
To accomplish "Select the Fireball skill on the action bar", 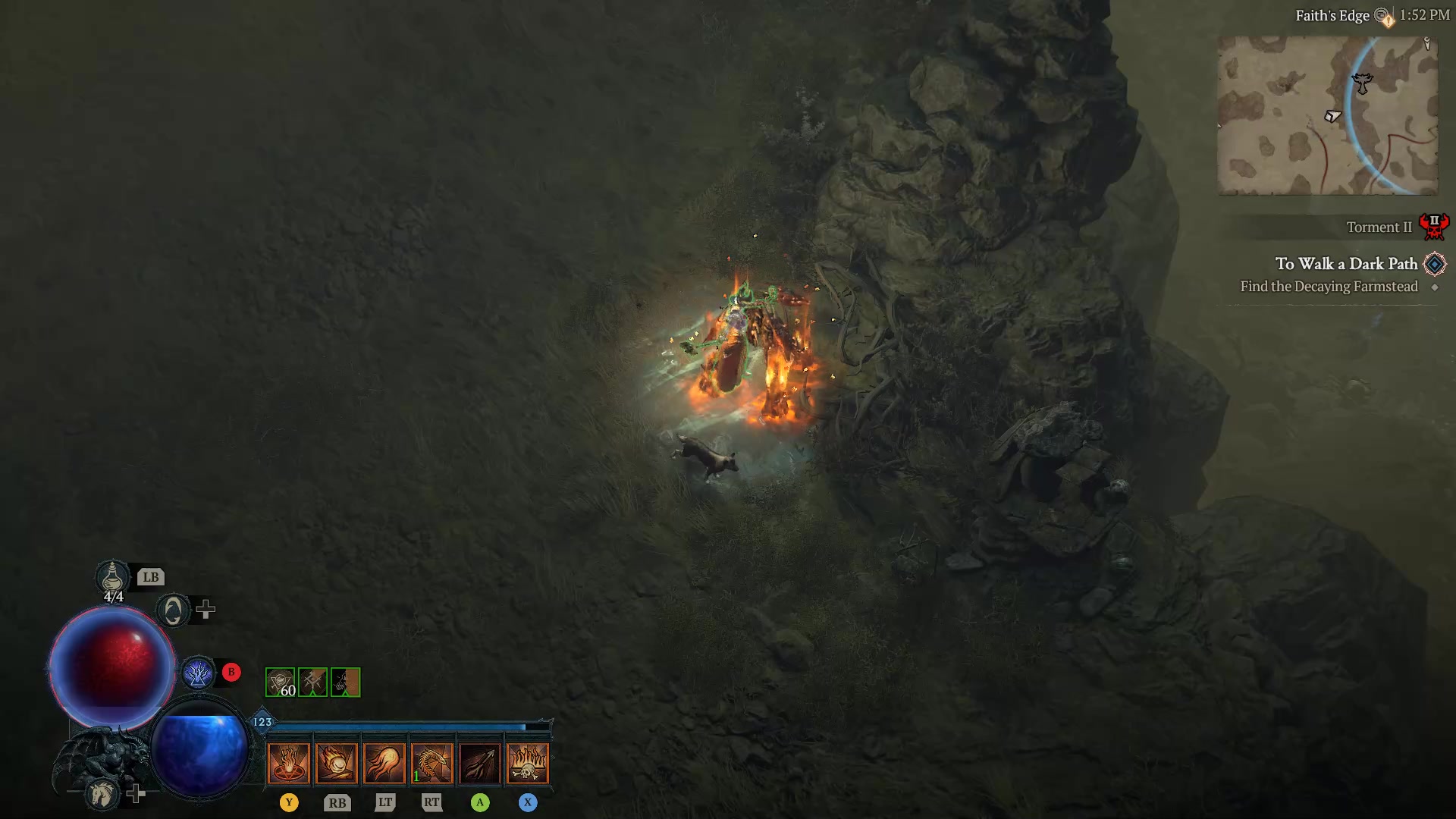I will (x=337, y=762).
